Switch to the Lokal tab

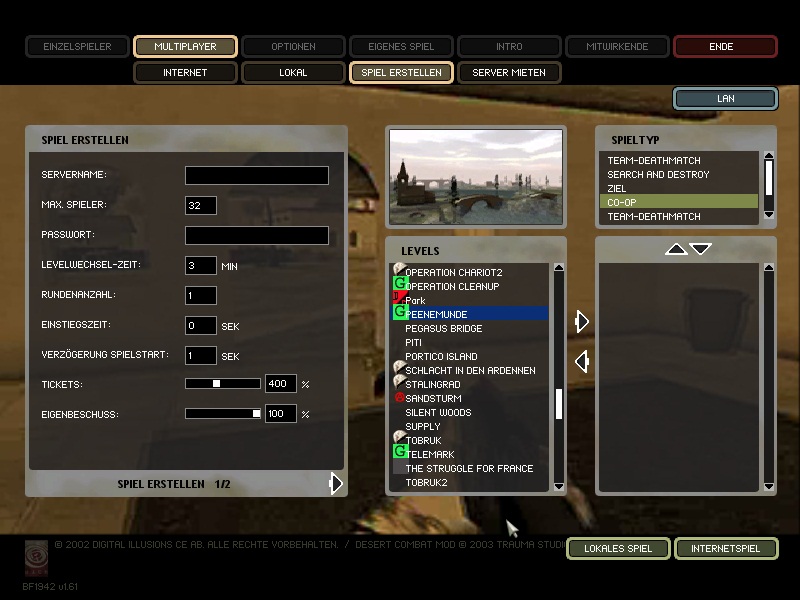coord(293,72)
